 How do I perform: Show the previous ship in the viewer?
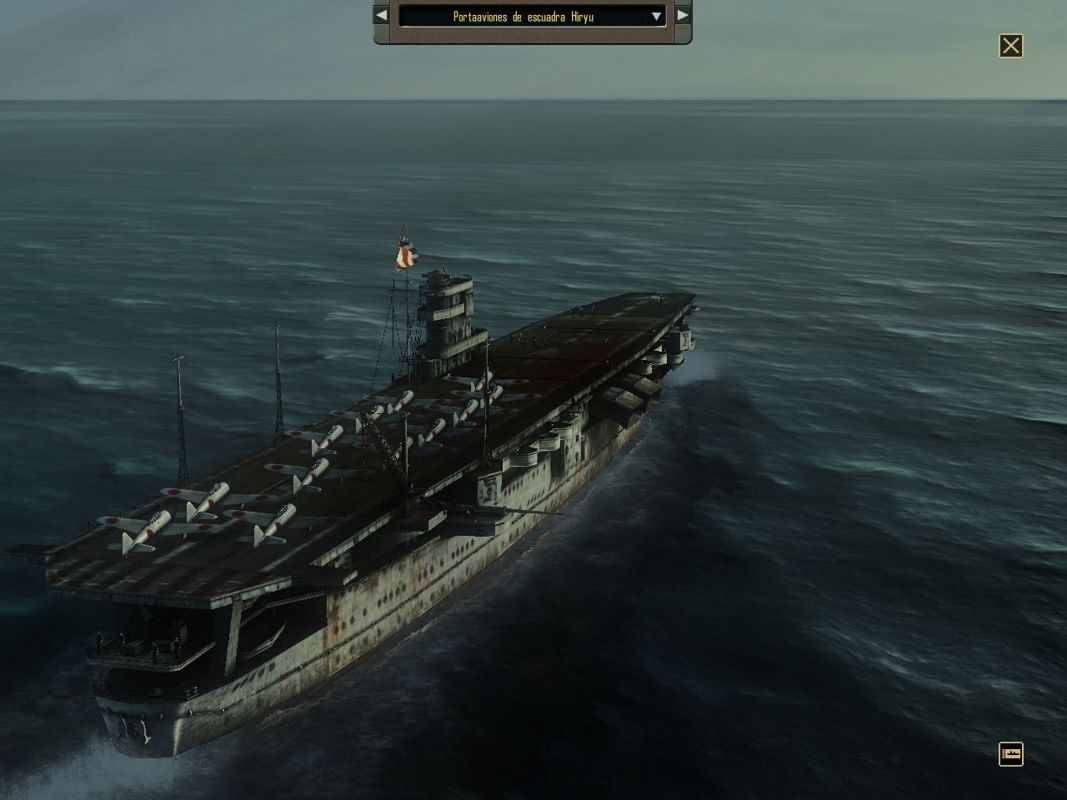(381, 16)
